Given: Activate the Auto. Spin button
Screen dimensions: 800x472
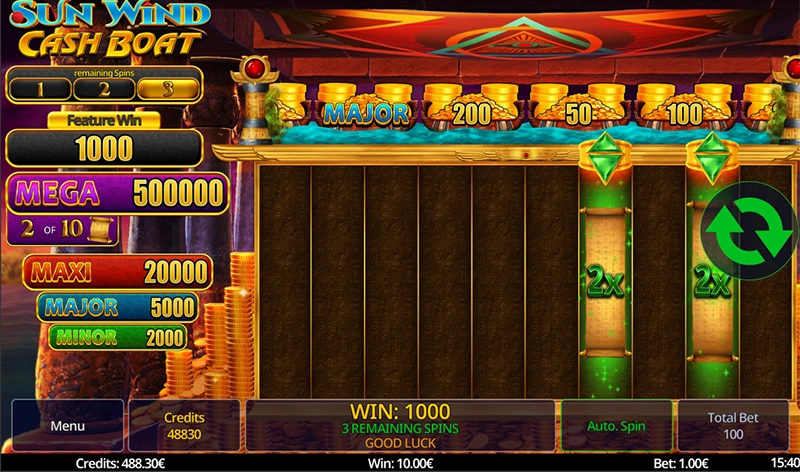Looking at the screenshot, I should pyautogui.click(x=616, y=426).
